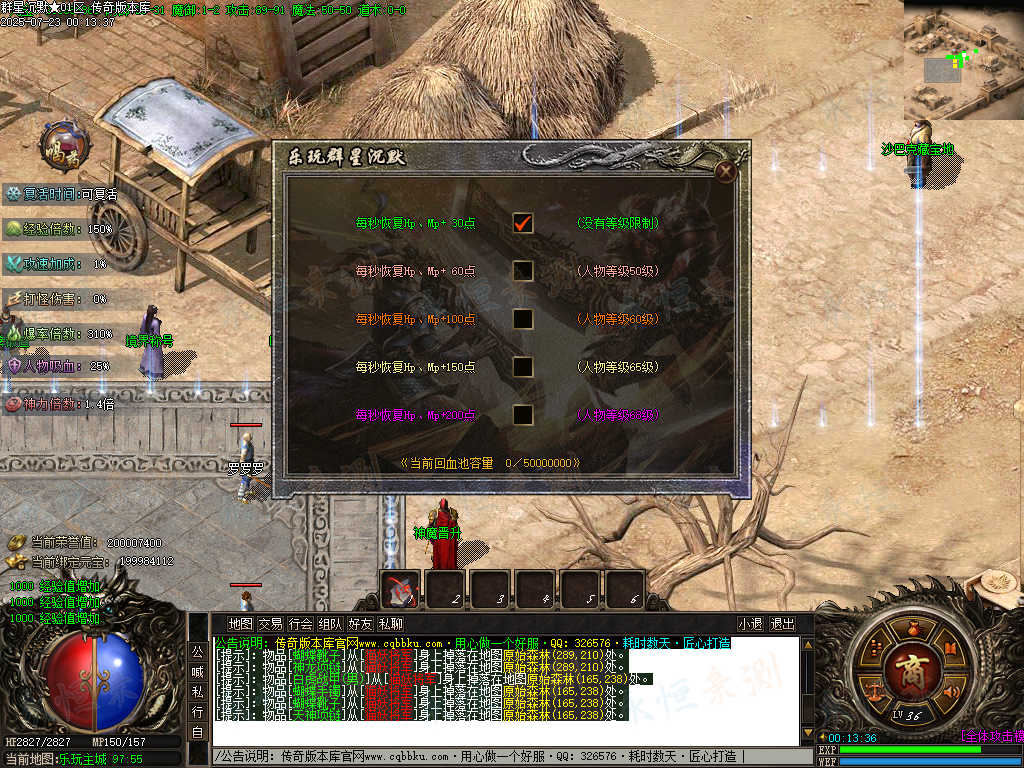1024x768 pixels.
Task: Open the 交易 trade button
Action: pos(270,624)
